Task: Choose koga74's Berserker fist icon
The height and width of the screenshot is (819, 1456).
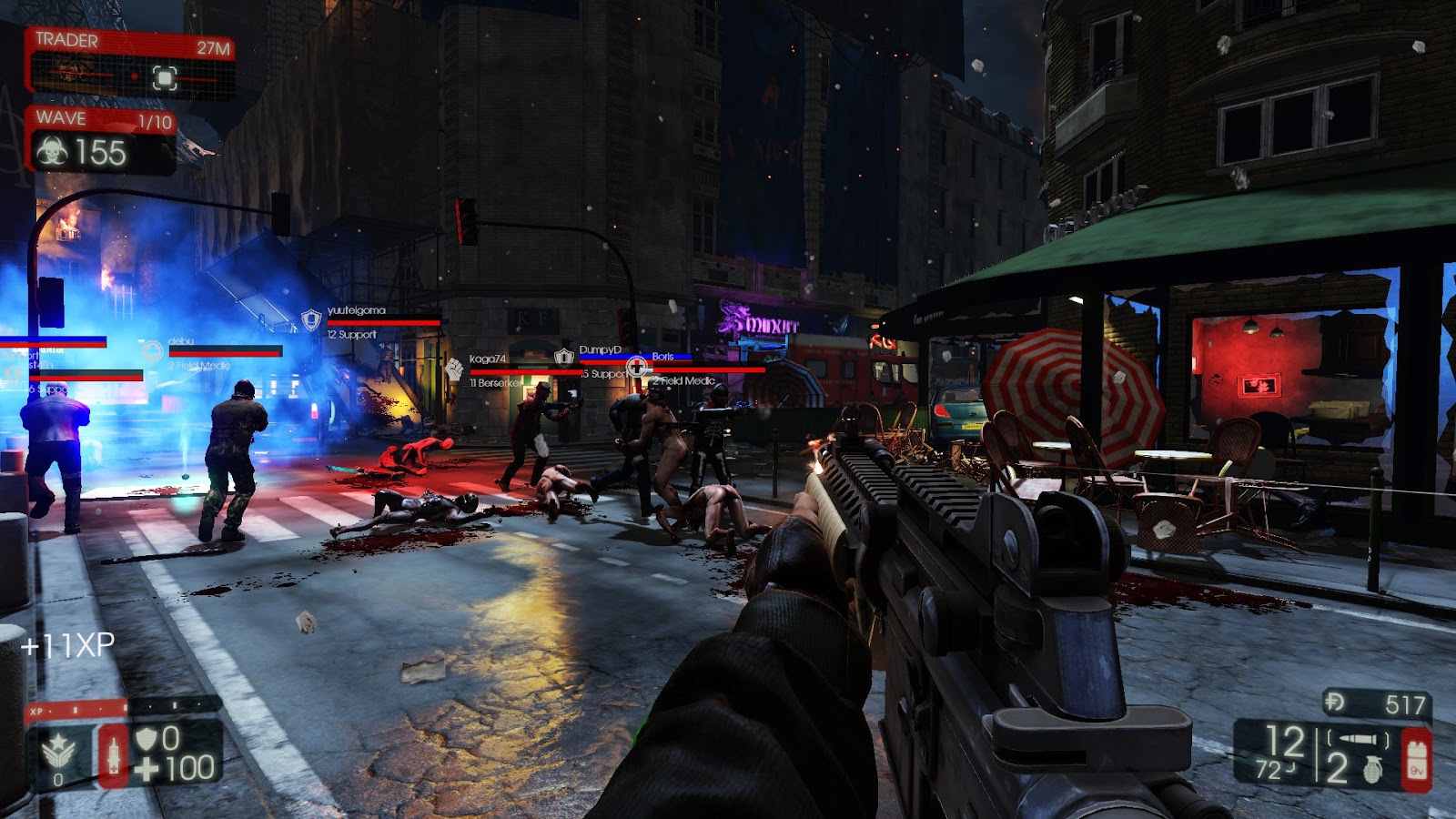Action: (454, 369)
